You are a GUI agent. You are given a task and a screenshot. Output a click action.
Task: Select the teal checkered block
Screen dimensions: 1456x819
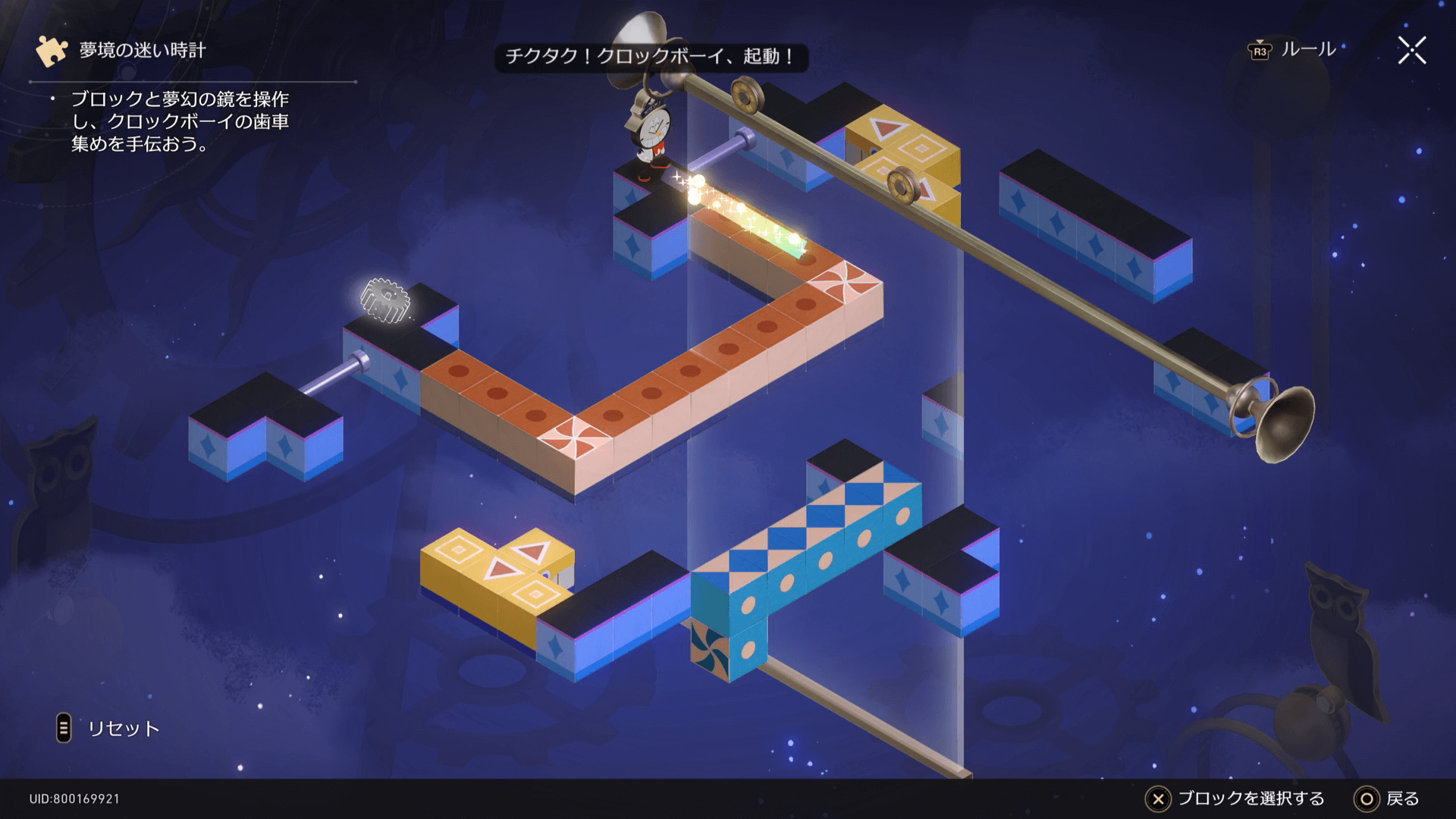coord(804,546)
